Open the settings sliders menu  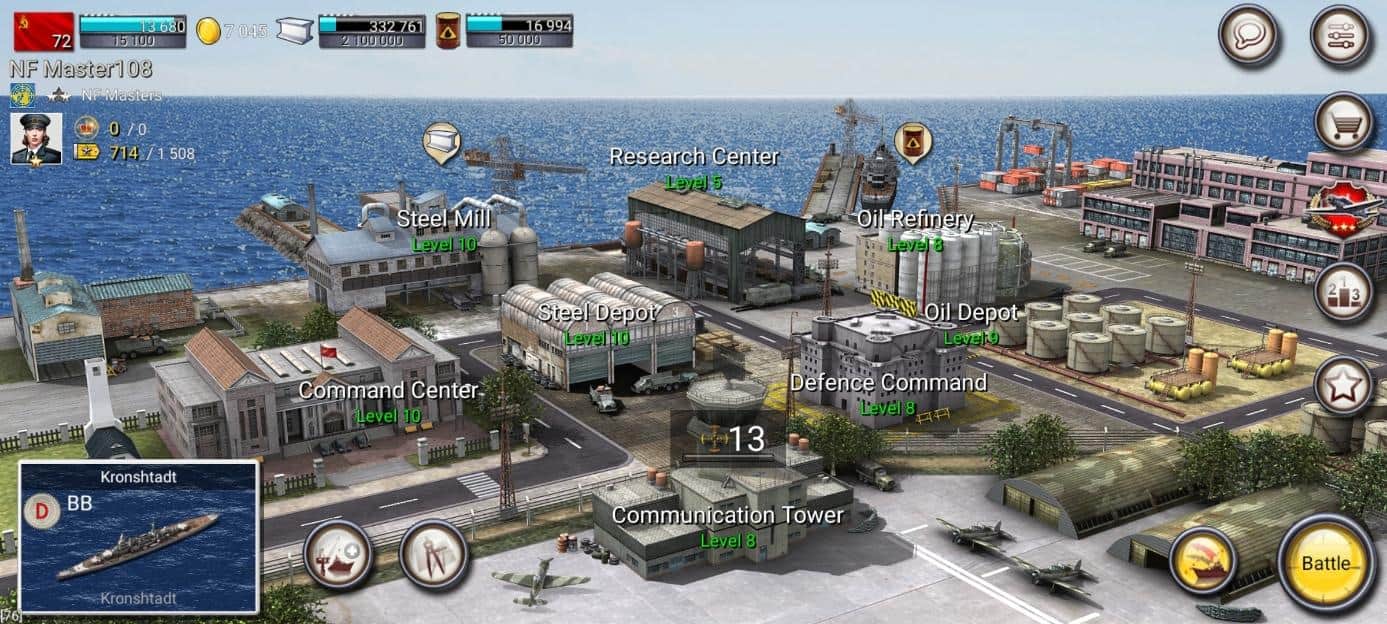1341,36
